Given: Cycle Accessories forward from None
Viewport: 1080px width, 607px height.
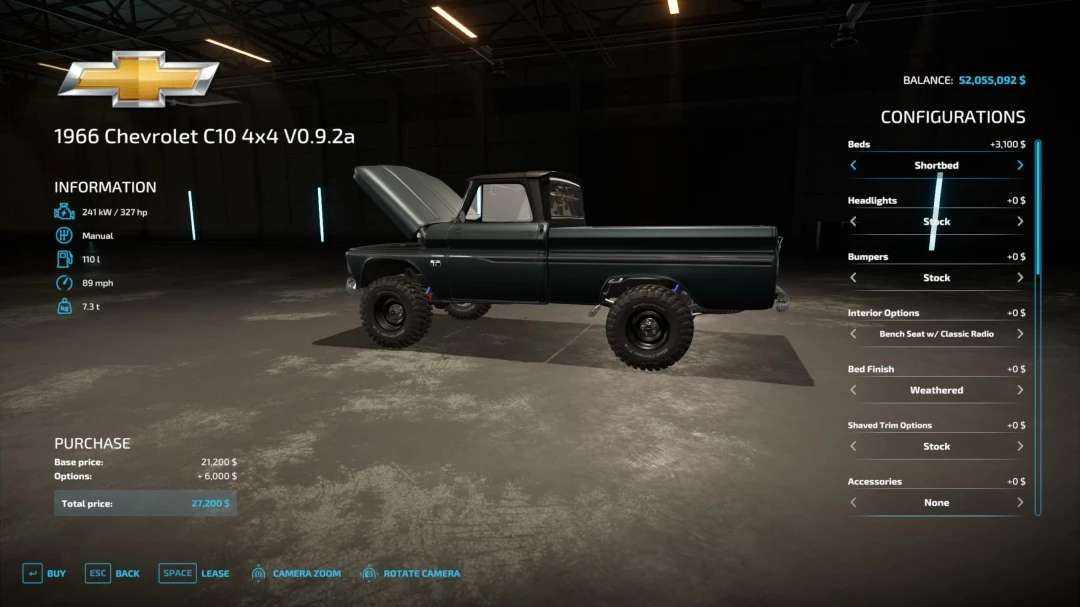Looking at the screenshot, I should pyautogui.click(x=1020, y=502).
